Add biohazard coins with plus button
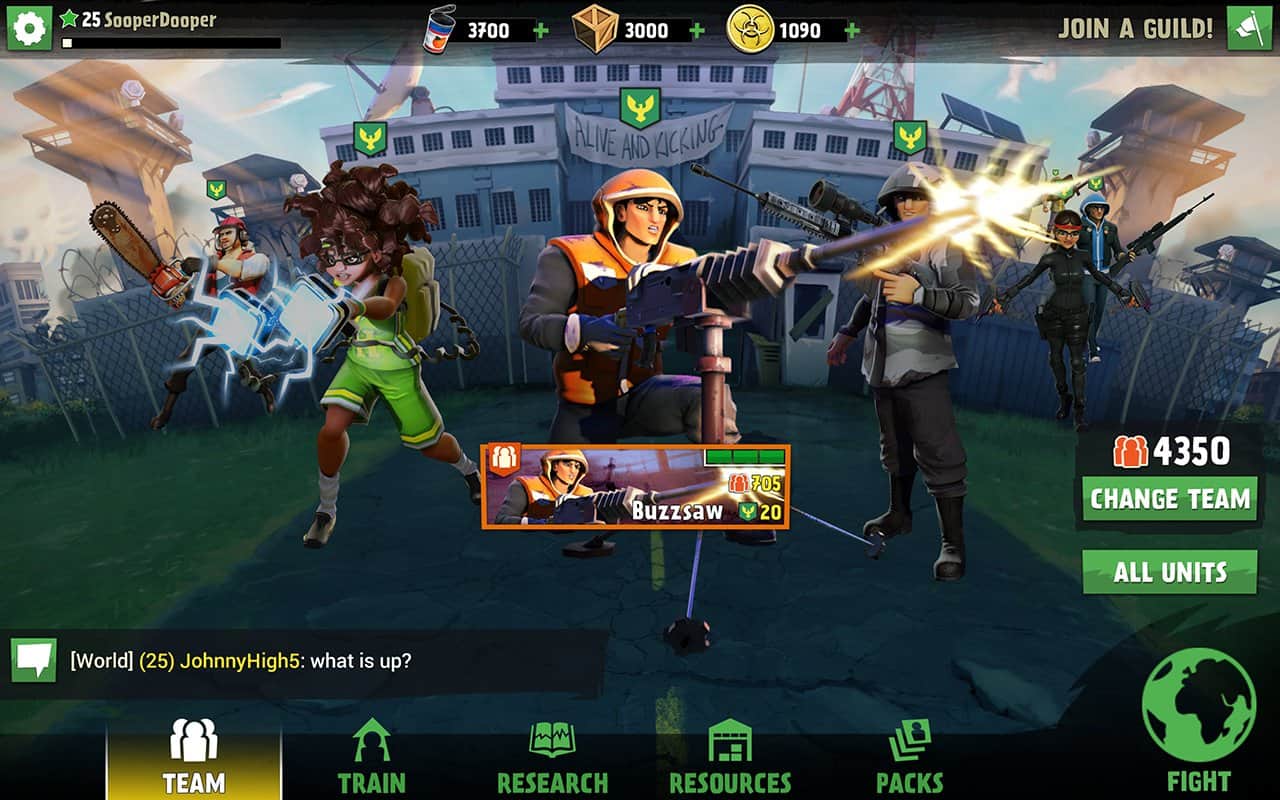 click(x=852, y=30)
